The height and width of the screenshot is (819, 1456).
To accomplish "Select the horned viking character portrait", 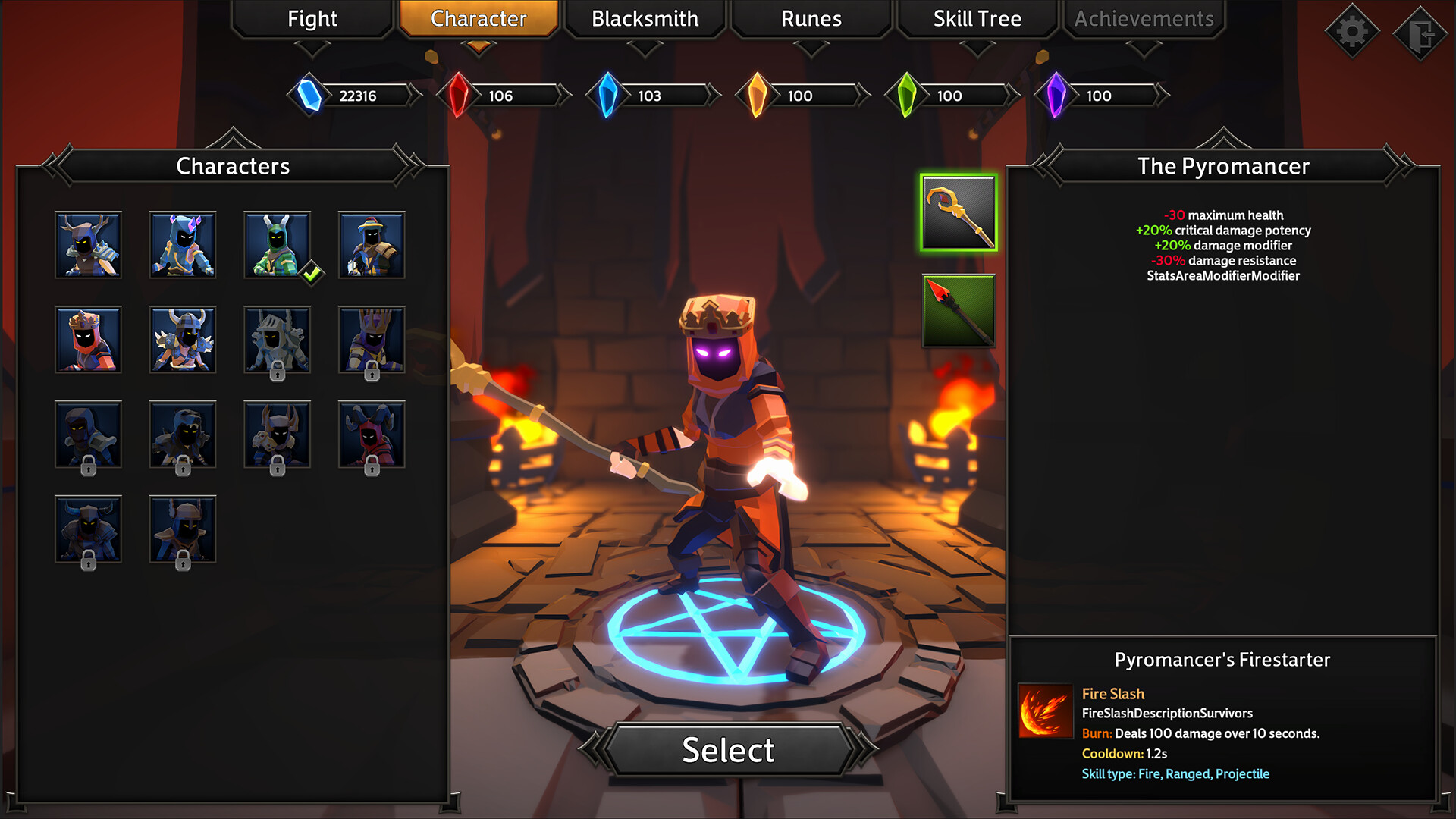I will (x=182, y=340).
